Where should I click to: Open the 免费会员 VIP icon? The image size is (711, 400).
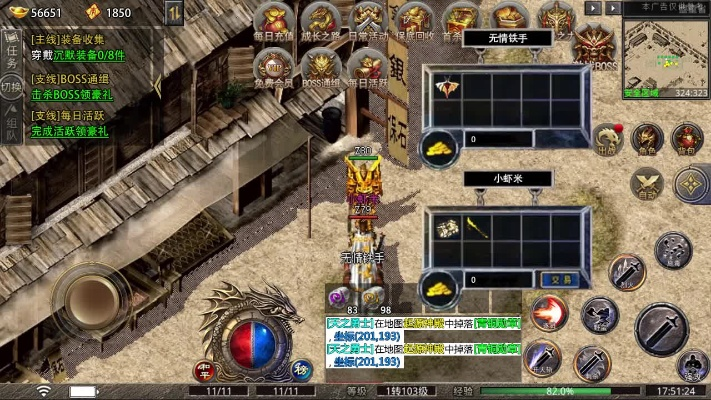272,66
